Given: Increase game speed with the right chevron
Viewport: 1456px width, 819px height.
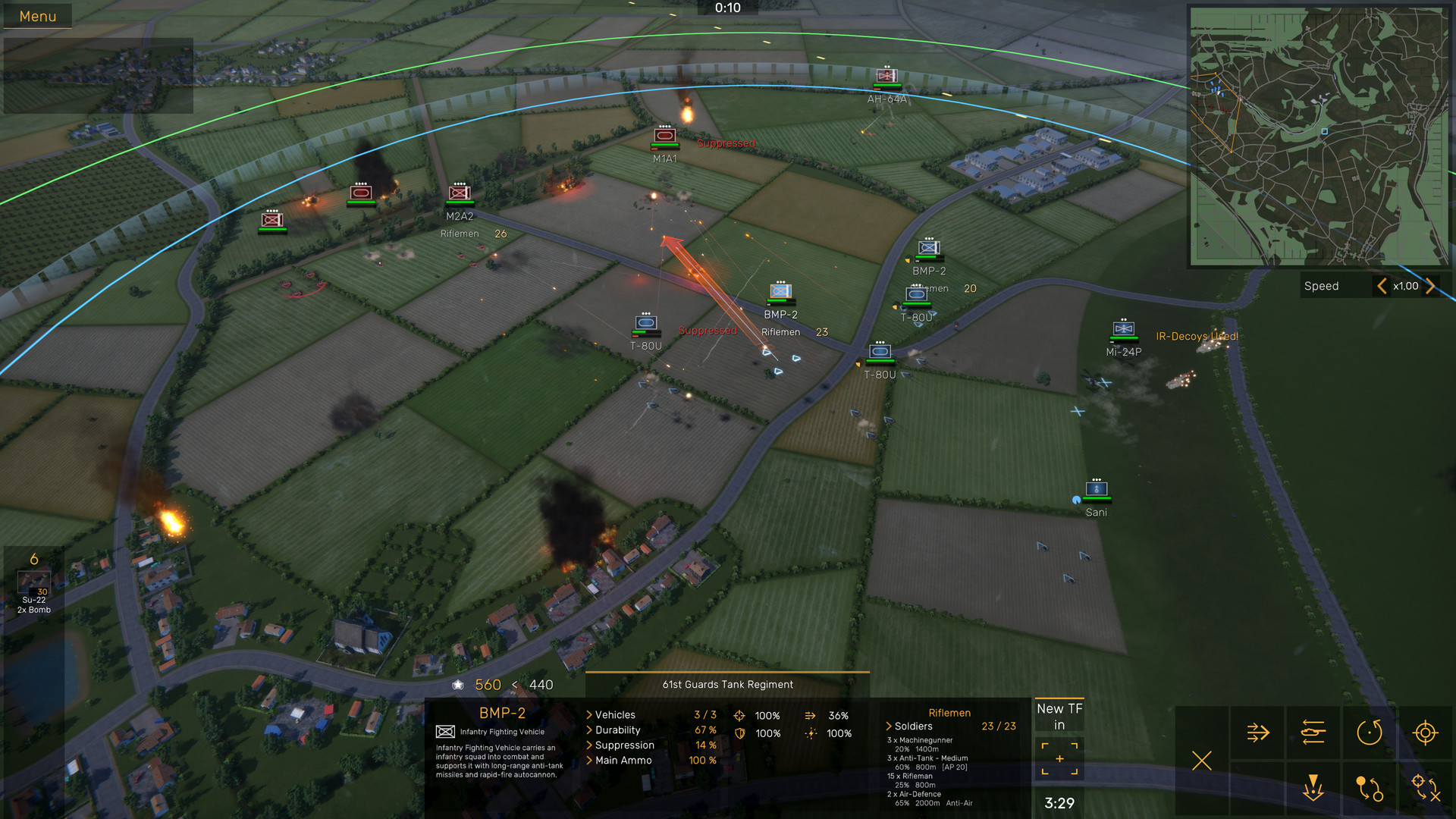Looking at the screenshot, I should [x=1431, y=286].
